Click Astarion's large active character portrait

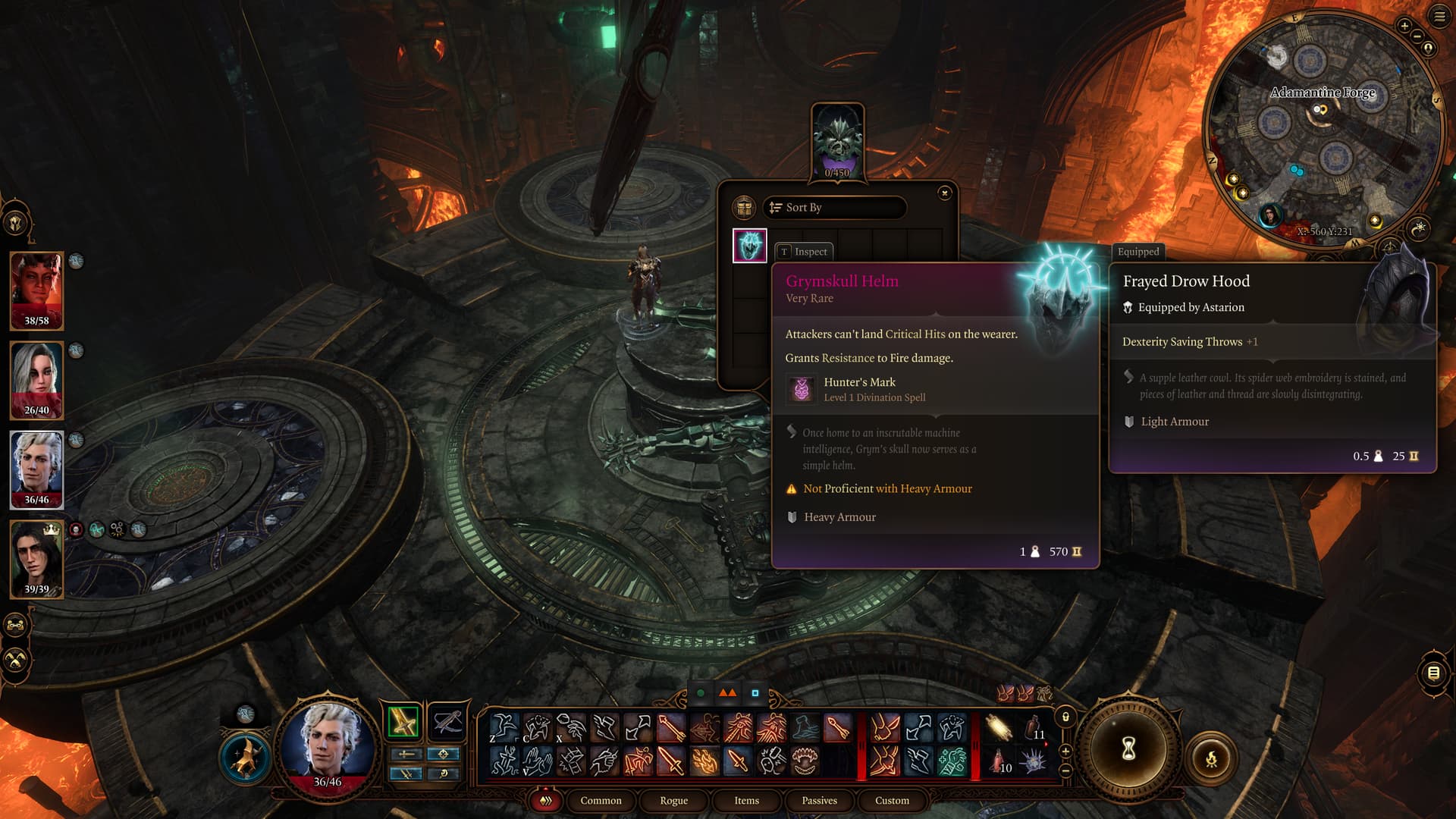click(328, 743)
